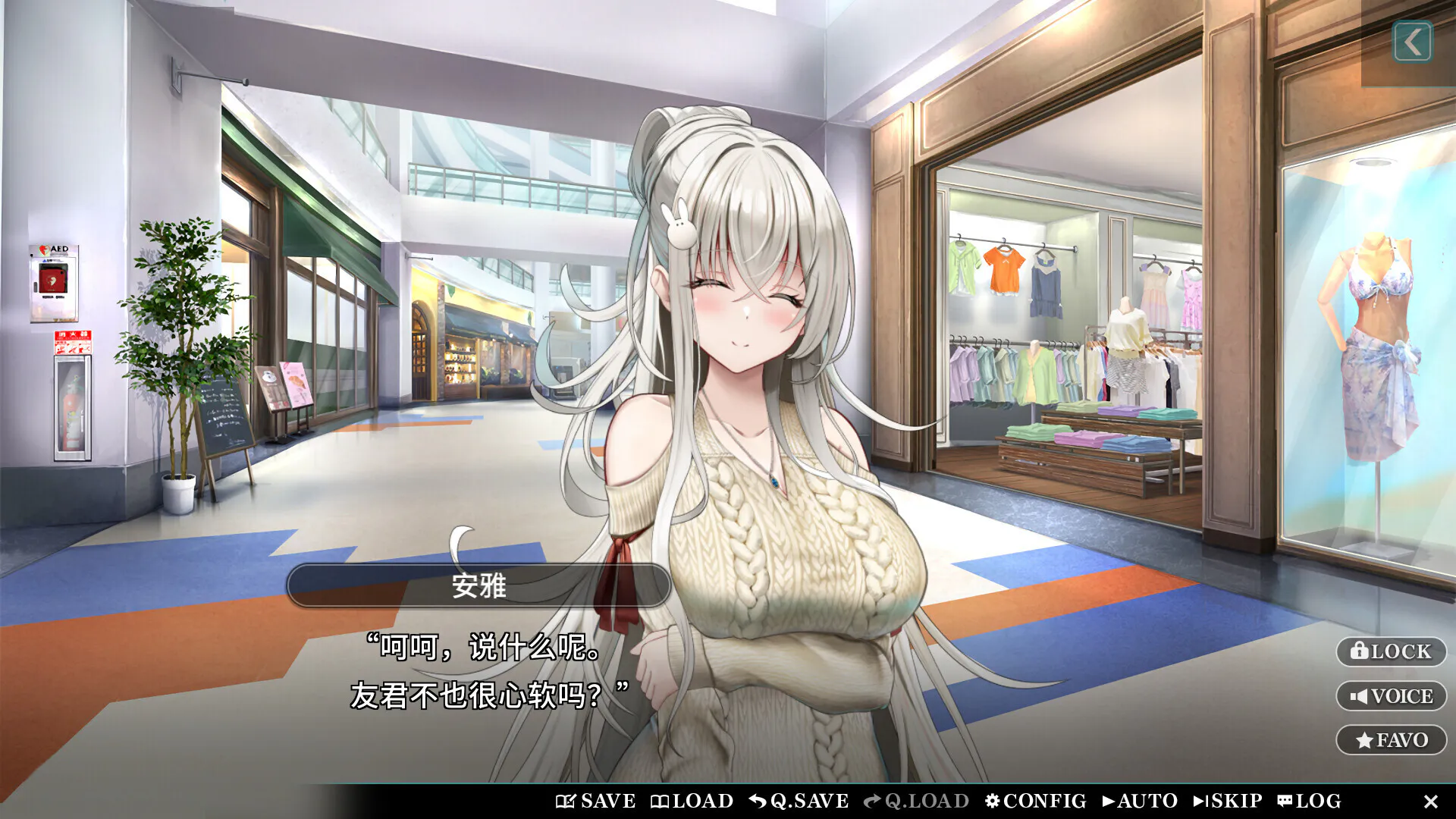Show the dialogue LOG

coord(1309,801)
